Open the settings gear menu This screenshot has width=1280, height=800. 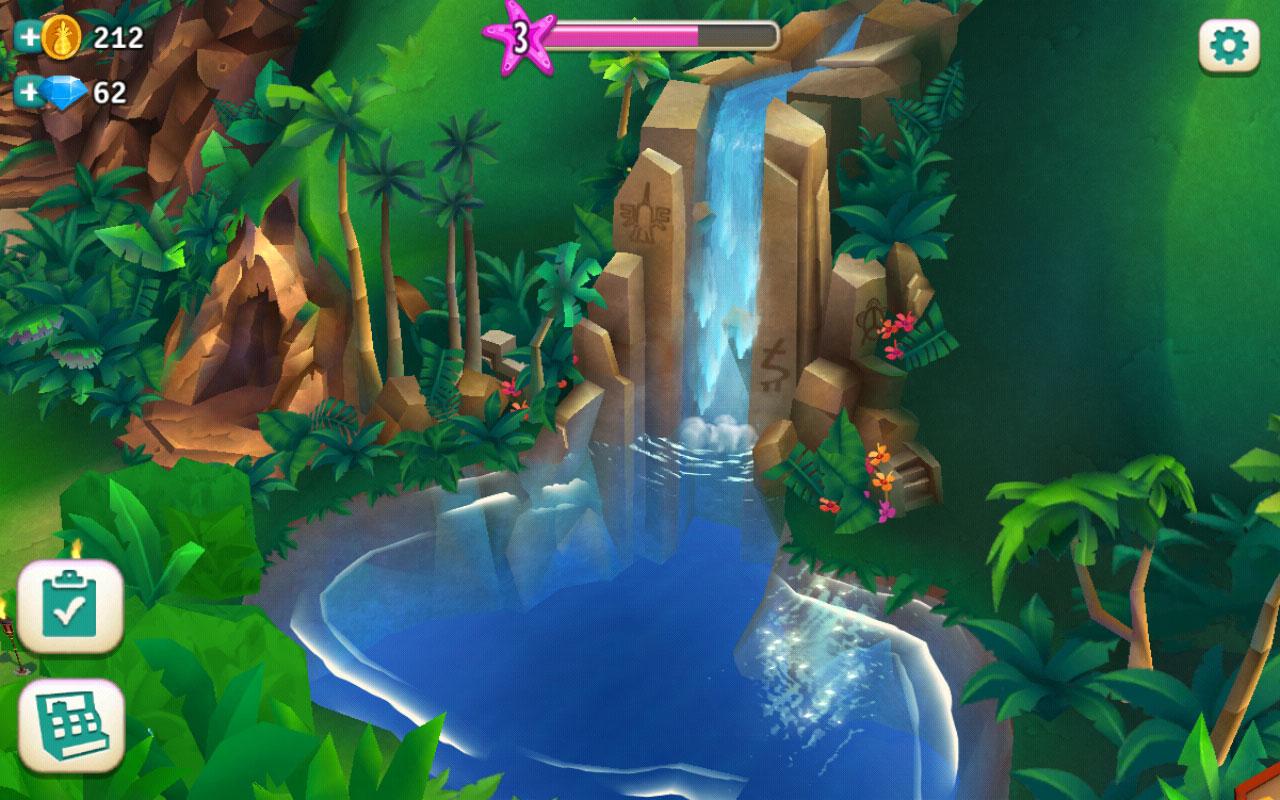pyautogui.click(x=1228, y=45)
